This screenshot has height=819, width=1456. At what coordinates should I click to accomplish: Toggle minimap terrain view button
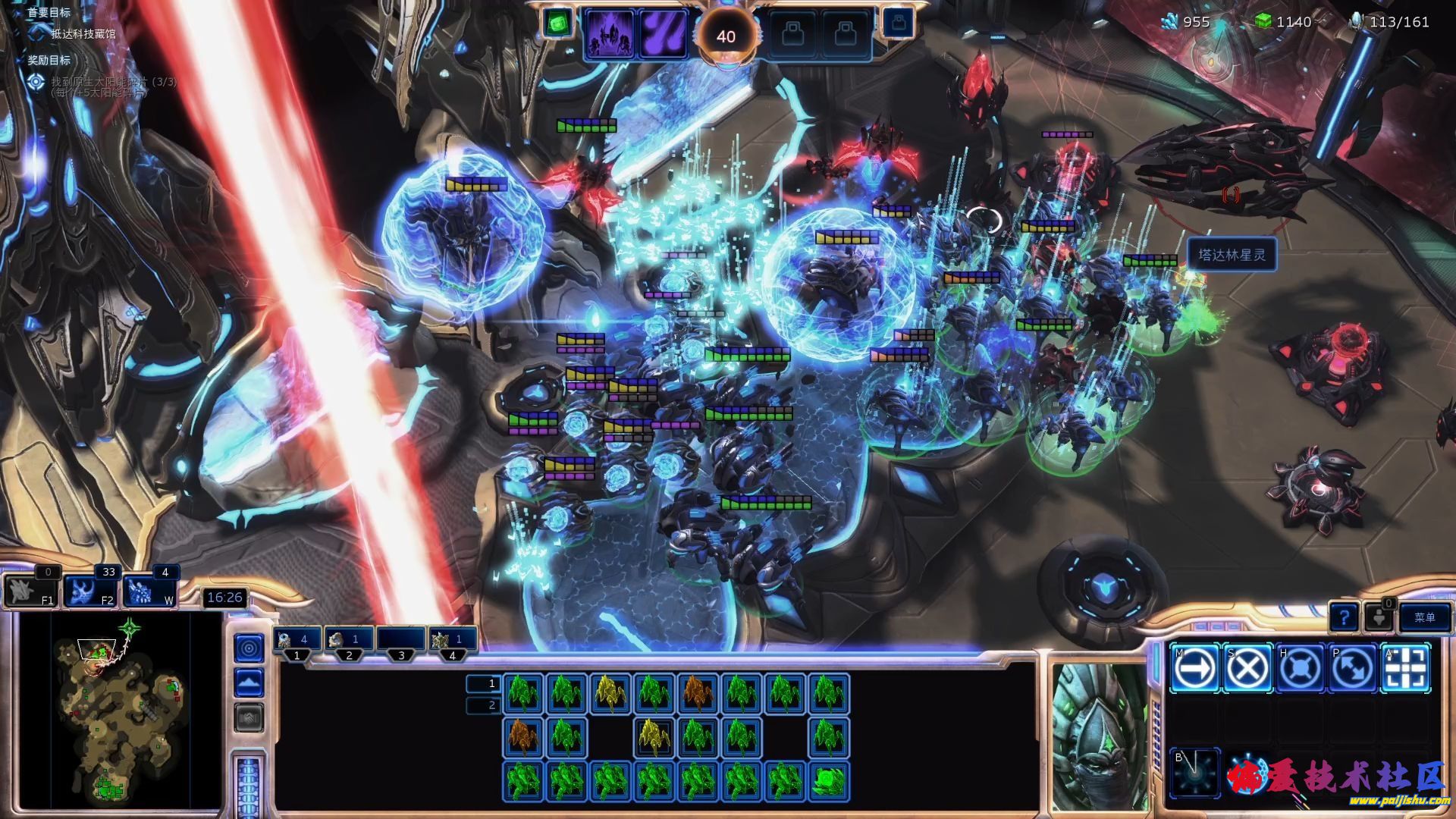249,683
